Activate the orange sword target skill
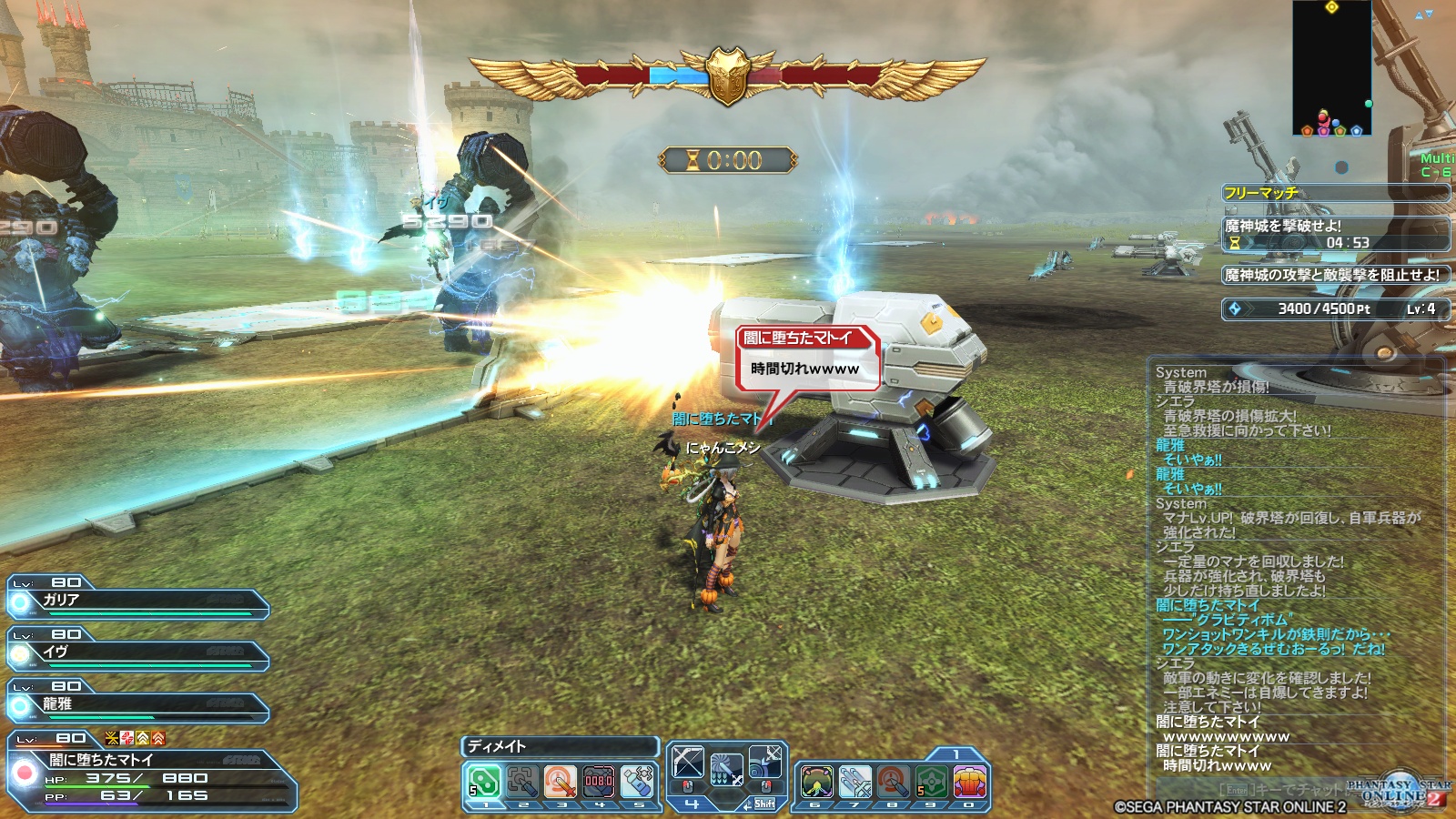This screenshot has height=819, width=1456. [x=560, y=781]
